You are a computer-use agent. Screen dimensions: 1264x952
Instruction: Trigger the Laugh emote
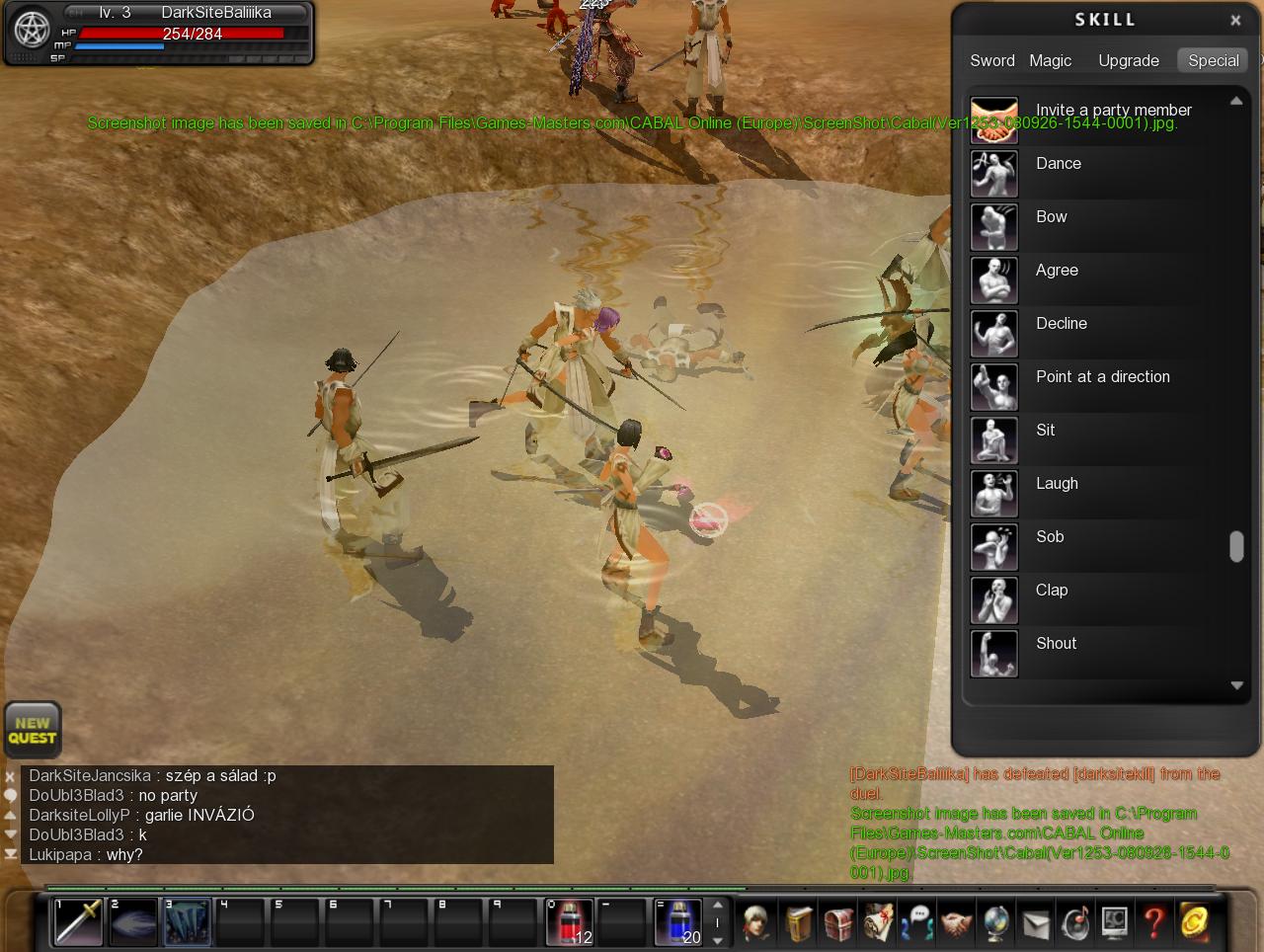994,494
